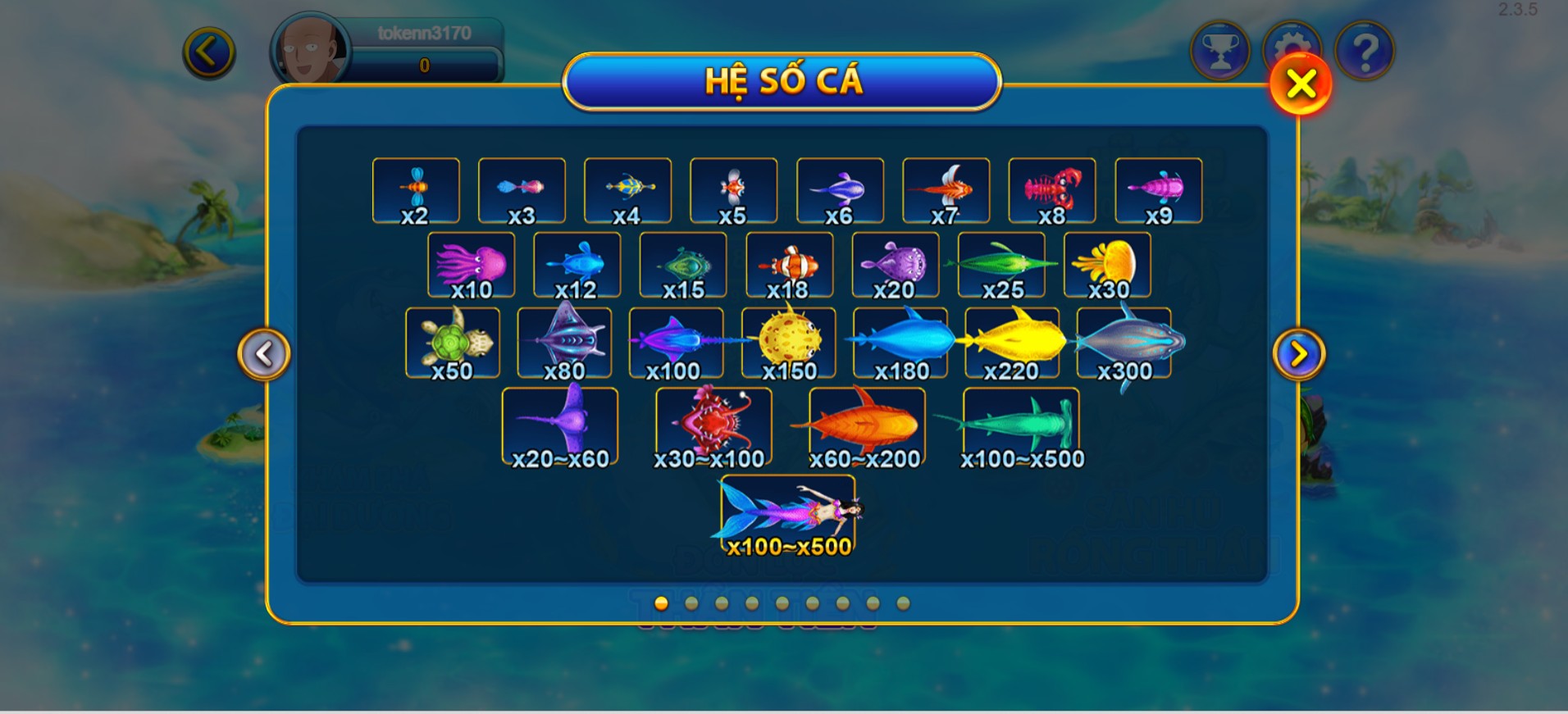Image resolution: width=1568 pixels, height=714 pixels.
Task: Select the yellow jellyfish x30 tile
Action: click(x=1107, y=266)
